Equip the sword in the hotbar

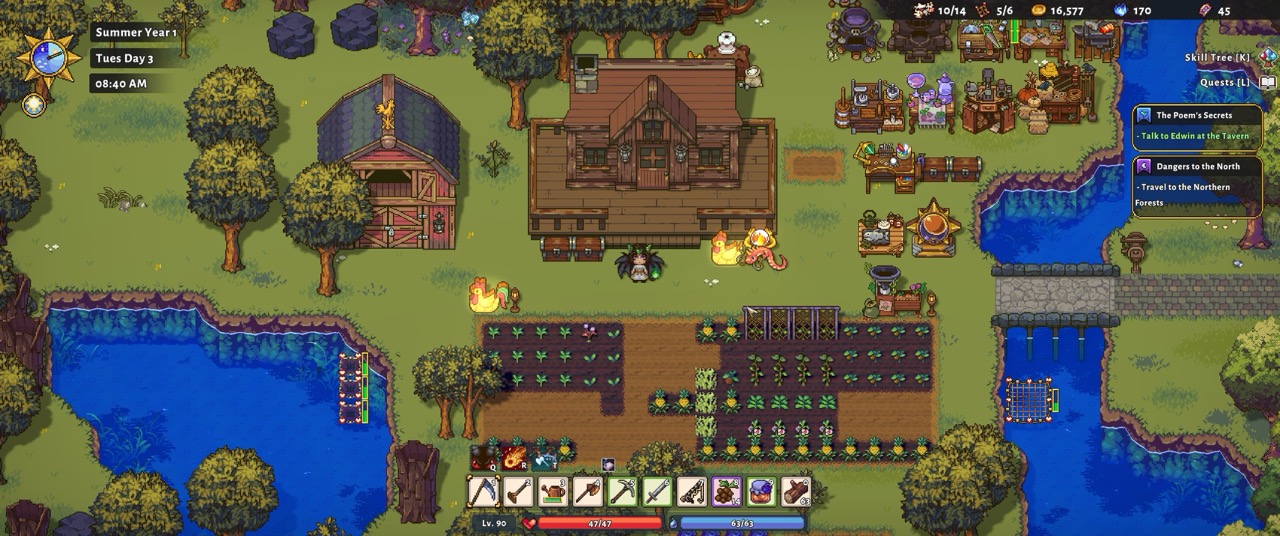point(657,492)
